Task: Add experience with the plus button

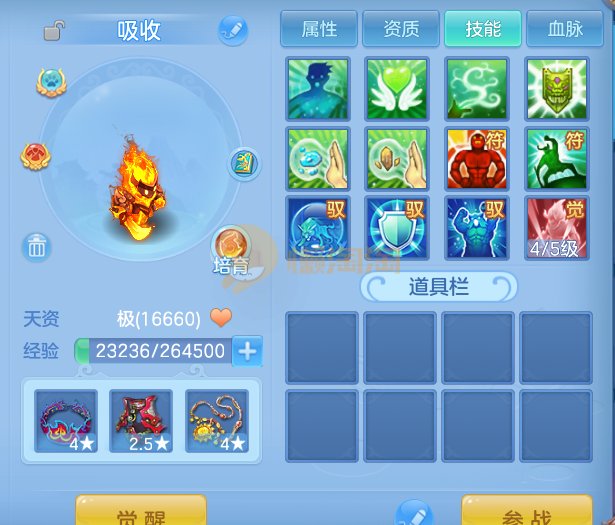Action: (x=248, y=351)
